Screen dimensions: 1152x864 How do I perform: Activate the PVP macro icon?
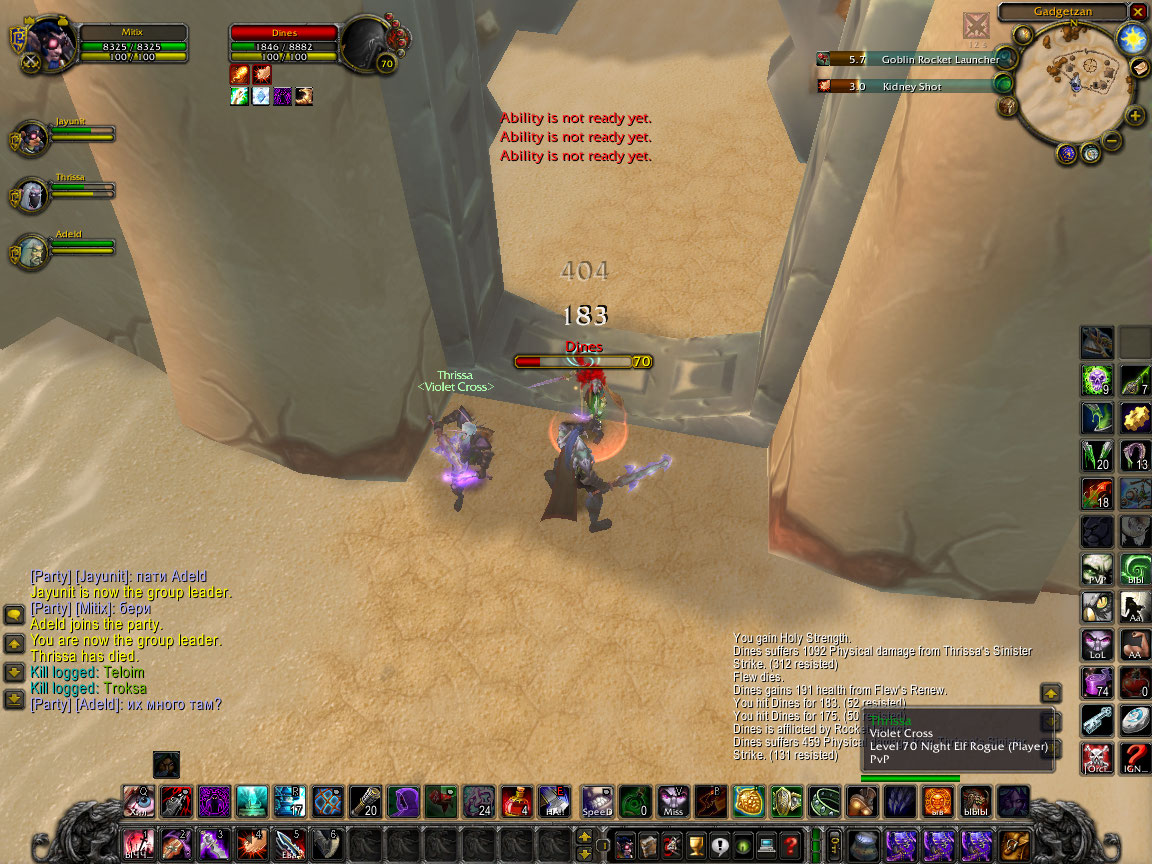[x=1097, y=570]
